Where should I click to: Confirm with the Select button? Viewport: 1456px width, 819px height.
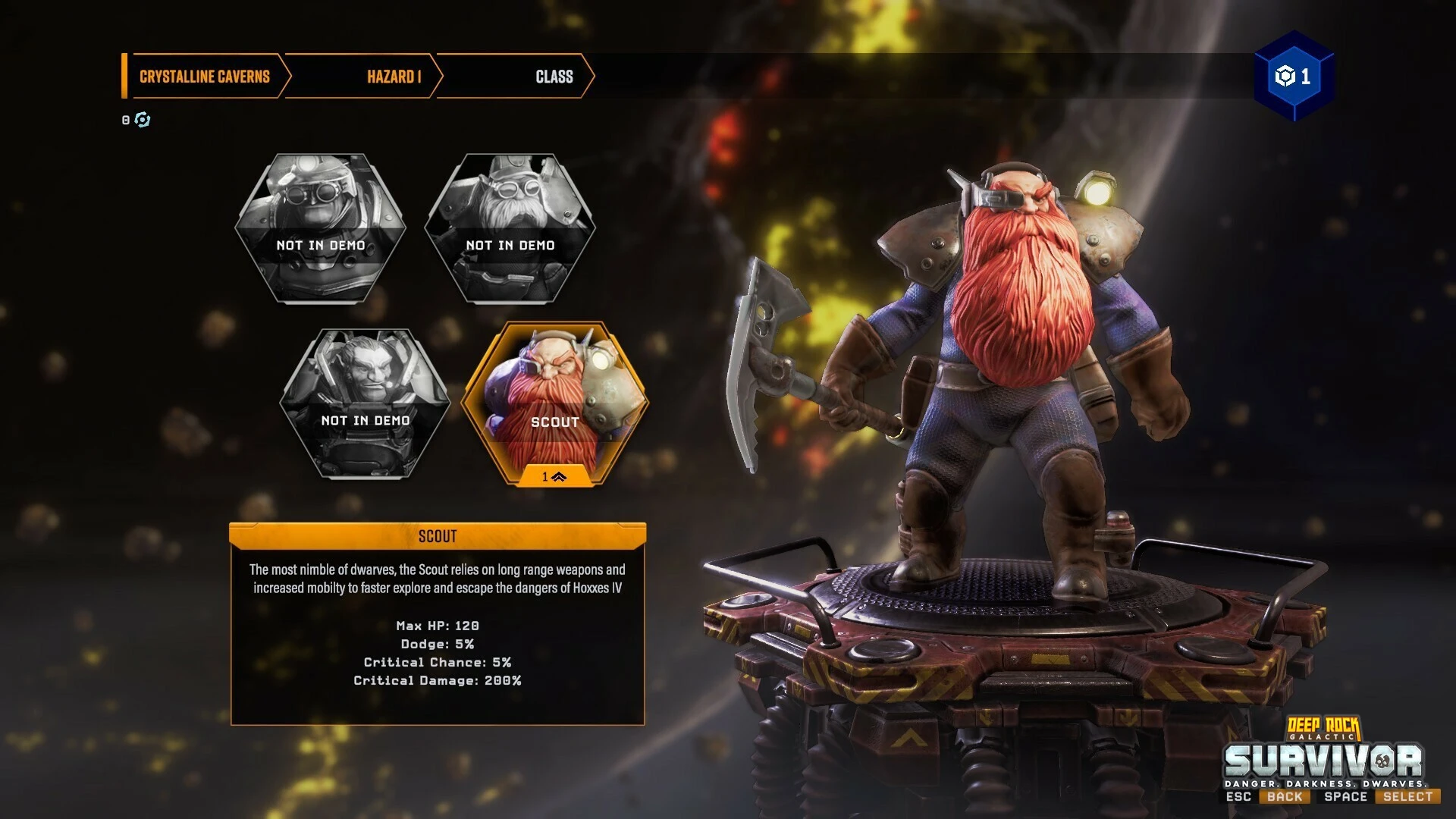tap(1407, 796)
